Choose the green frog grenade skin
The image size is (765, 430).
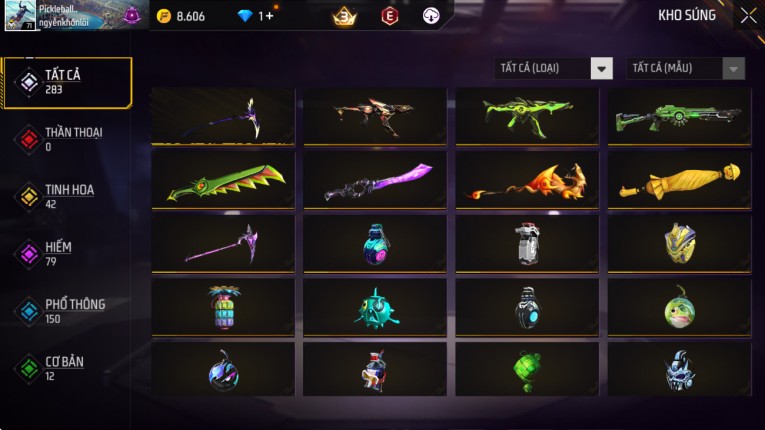[x=680, y=307]
